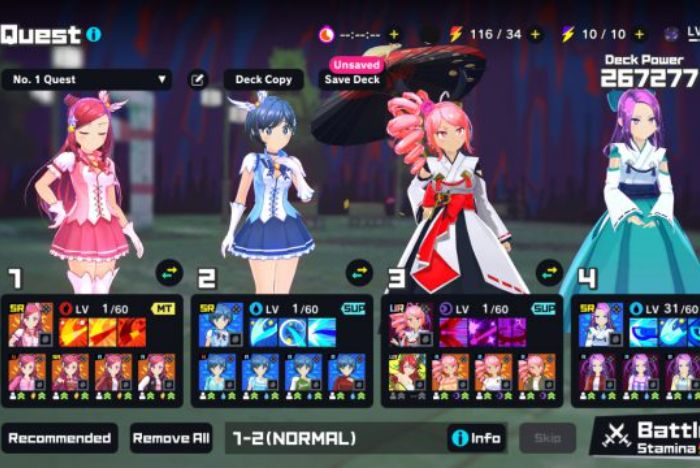
Task: Show Quest info via the blue i icon
Action: (94, 34)
